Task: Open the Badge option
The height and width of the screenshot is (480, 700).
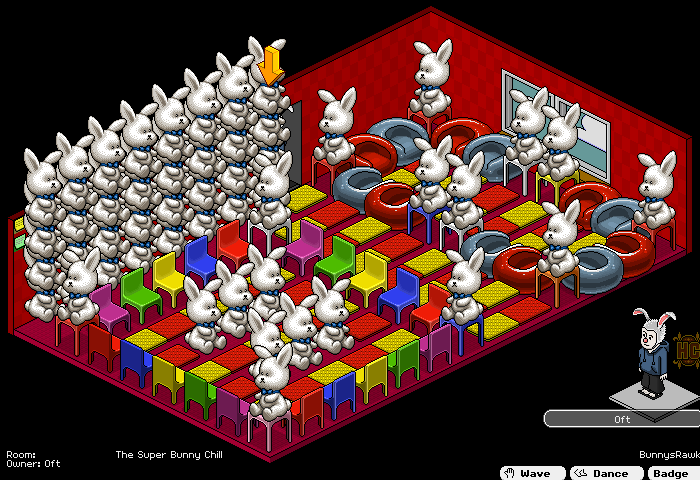Action: click(672, 473)
